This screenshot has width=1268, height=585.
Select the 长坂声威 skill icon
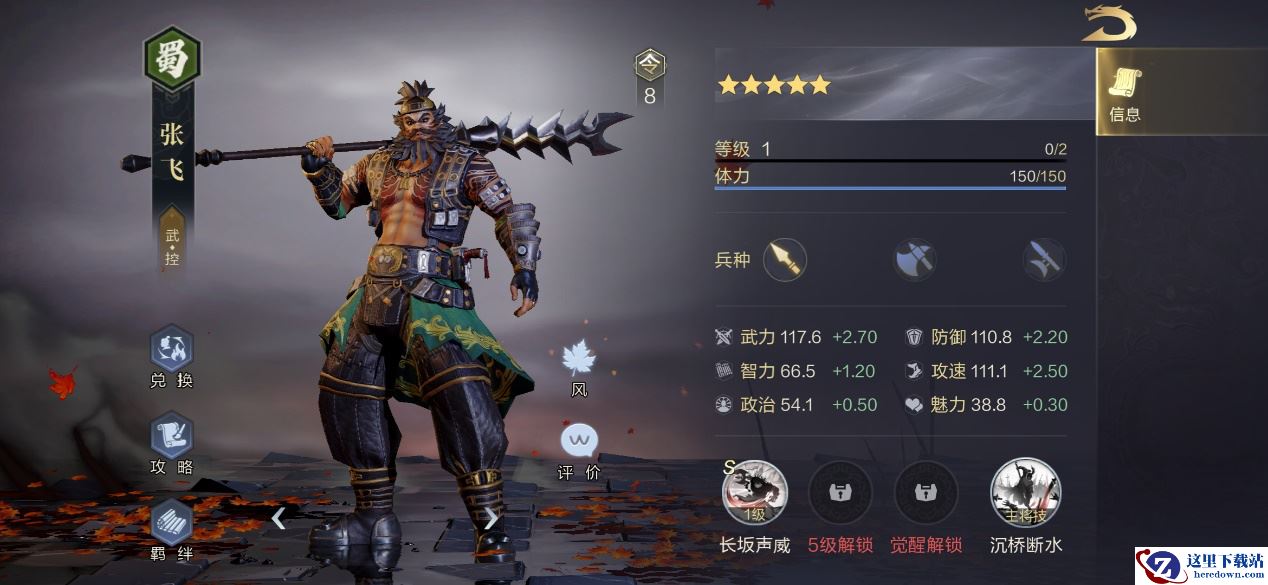tap(755, 493)
